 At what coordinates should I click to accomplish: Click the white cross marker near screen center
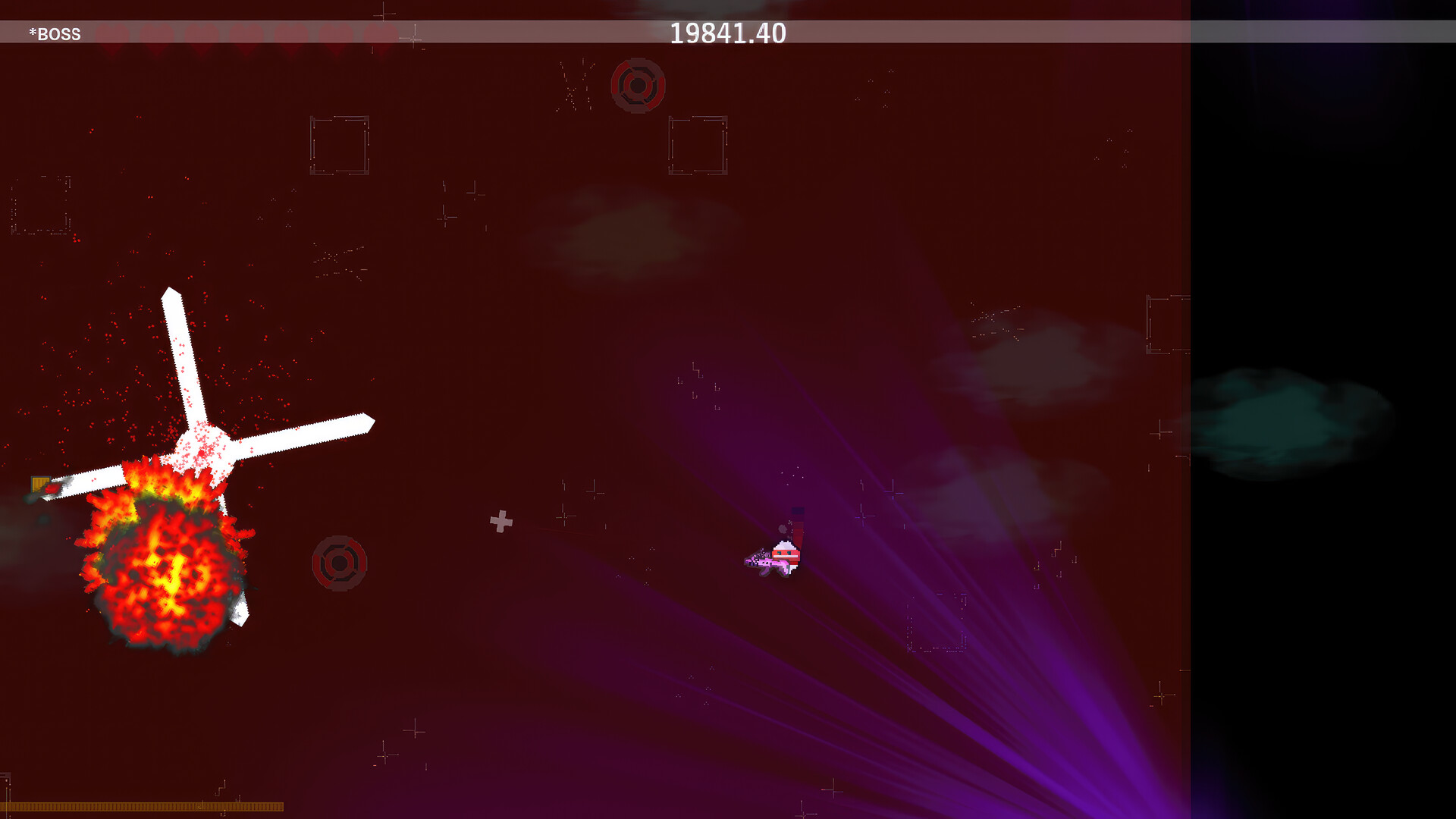click(500, 522)
